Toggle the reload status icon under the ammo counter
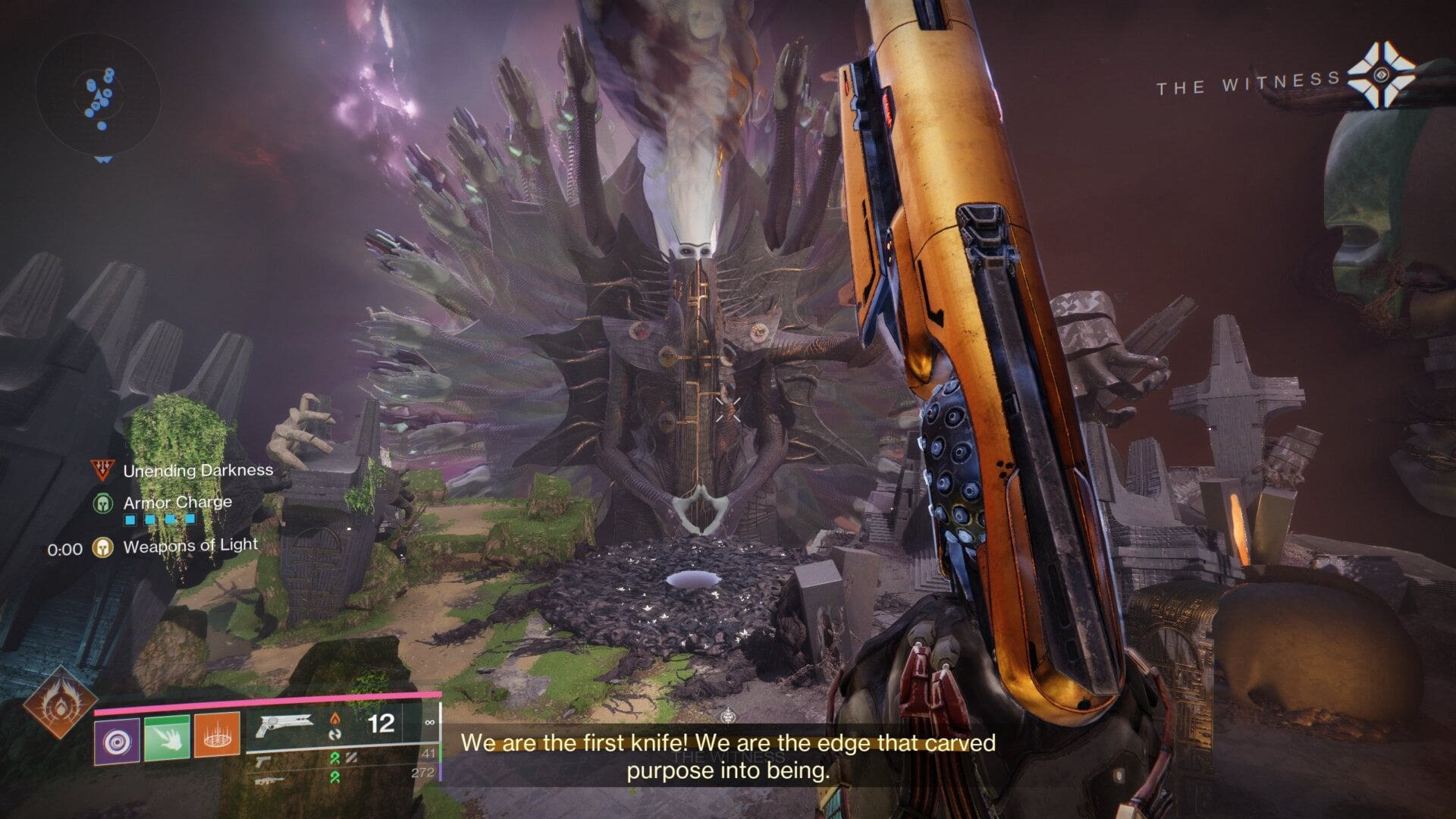The width and height of the screenshot is (1456, 819). 335,734
